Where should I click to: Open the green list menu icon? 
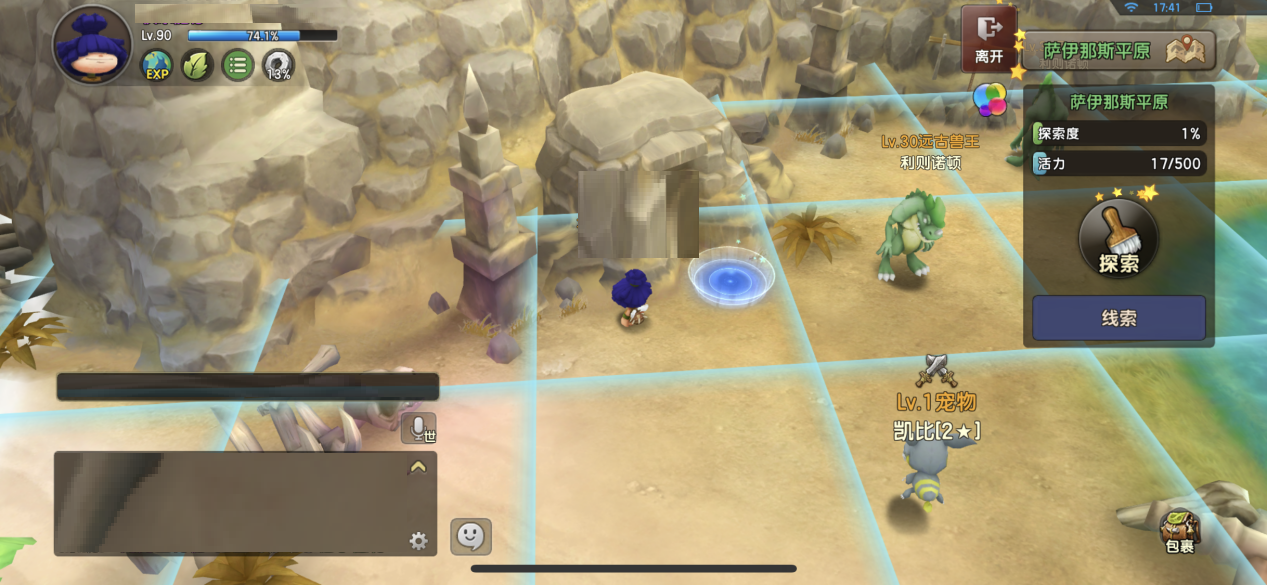click(238, 66)
